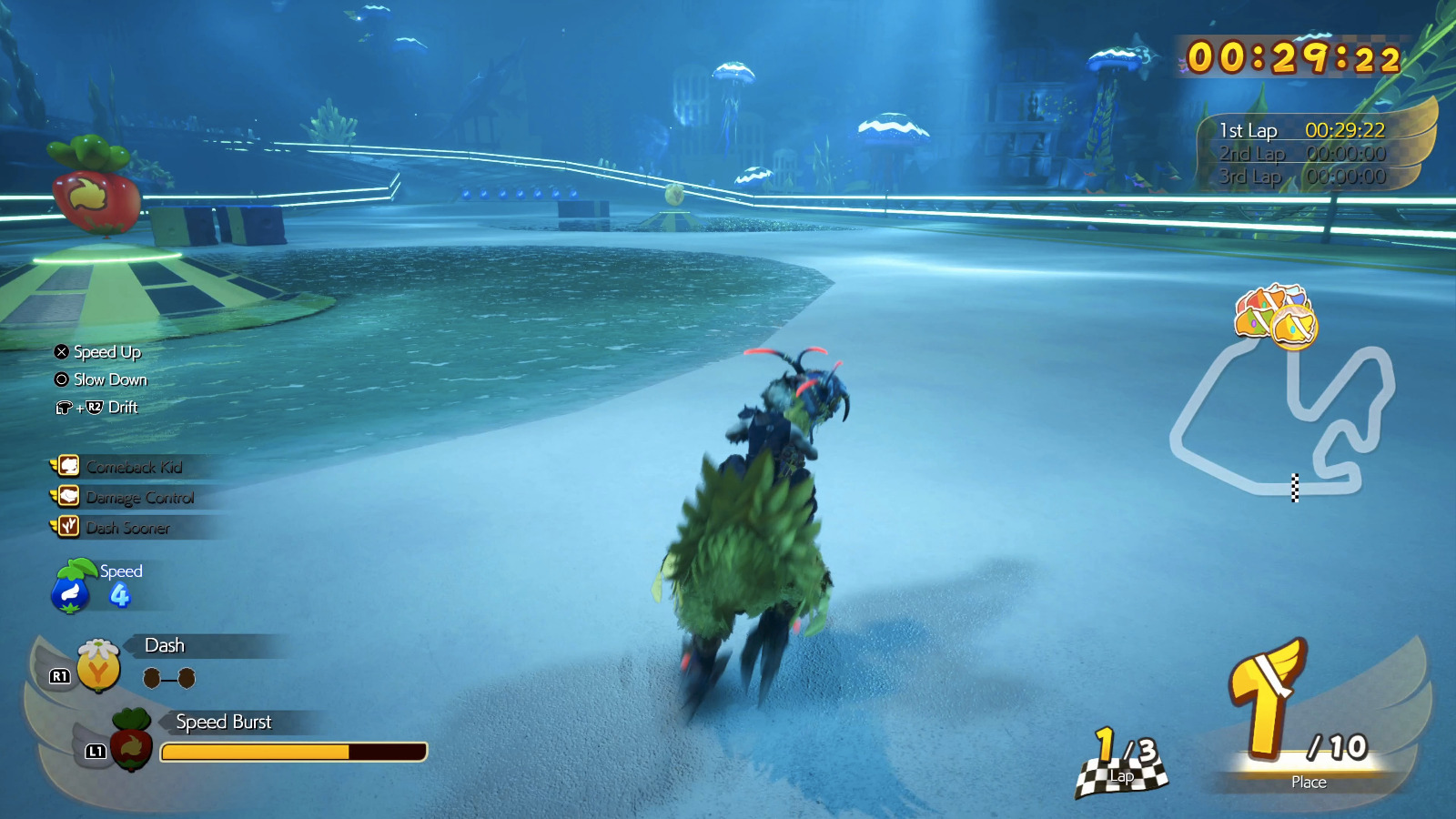Select the Comeback Kid ability icon
1456x819 pixels.
(68, 467)
